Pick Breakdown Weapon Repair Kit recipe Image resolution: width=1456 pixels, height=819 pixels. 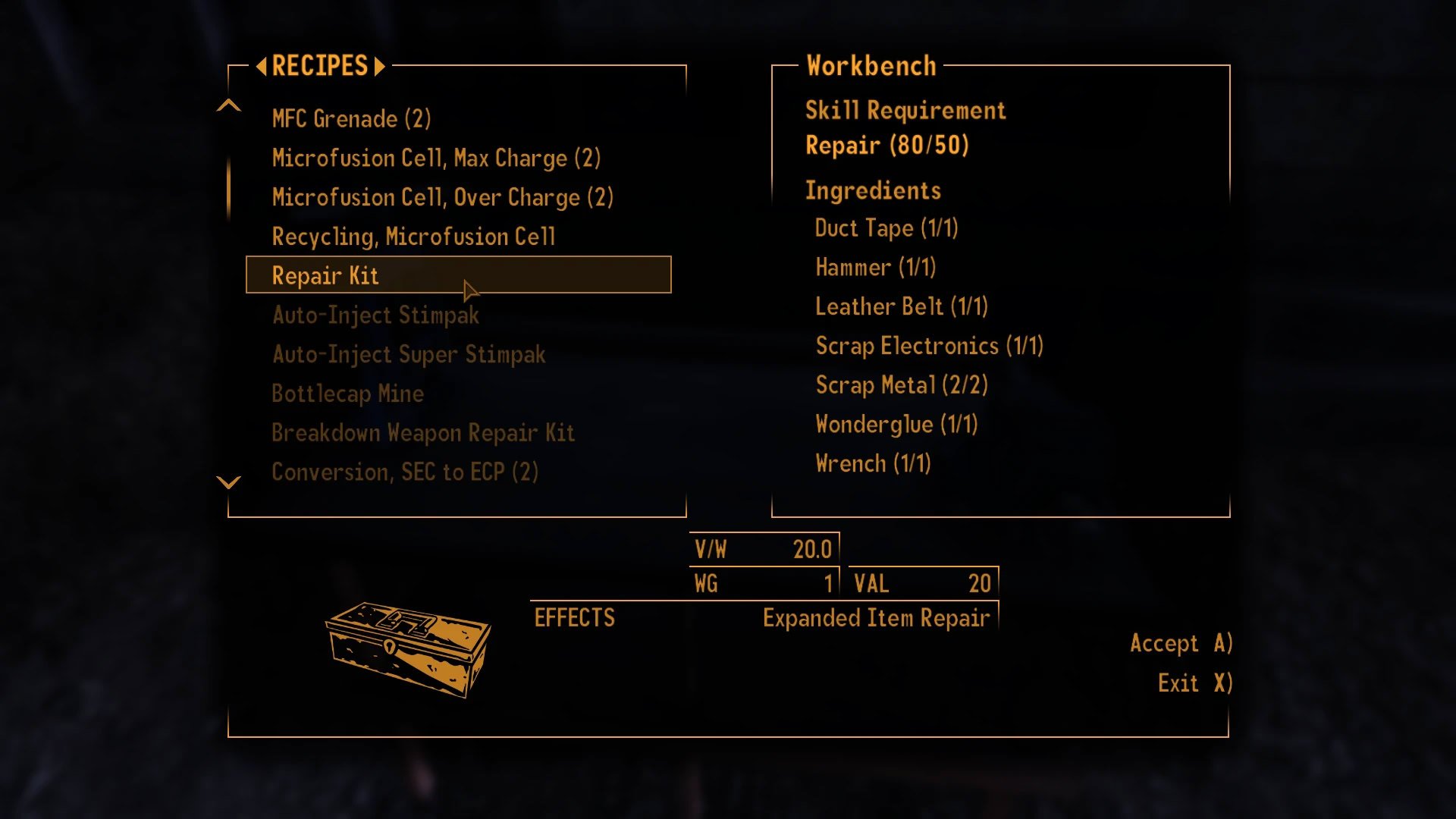tap(423, 434)
